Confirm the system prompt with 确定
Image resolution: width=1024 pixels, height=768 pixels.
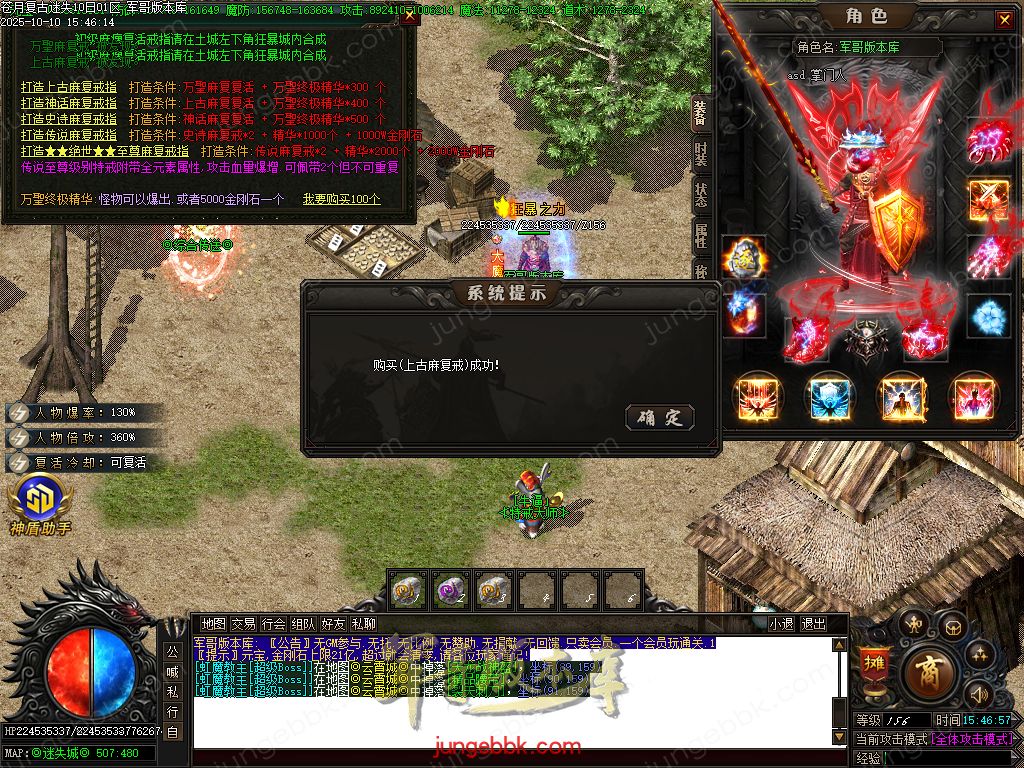coord(659,417)
